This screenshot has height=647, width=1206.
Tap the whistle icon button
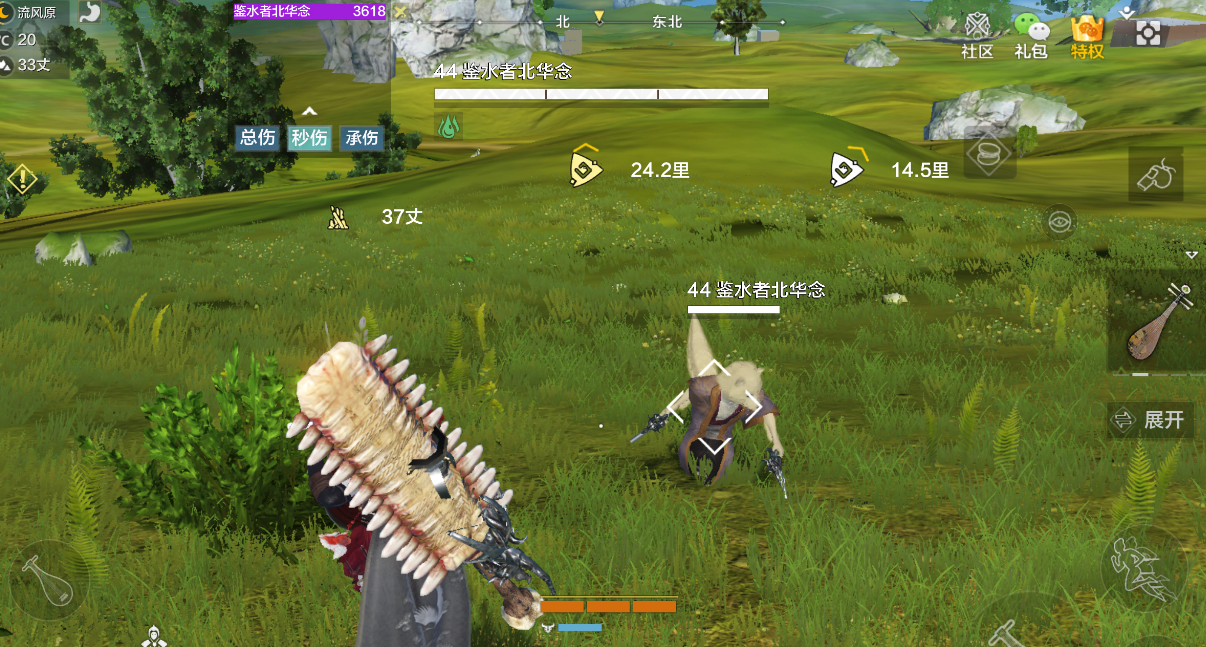1156,176
